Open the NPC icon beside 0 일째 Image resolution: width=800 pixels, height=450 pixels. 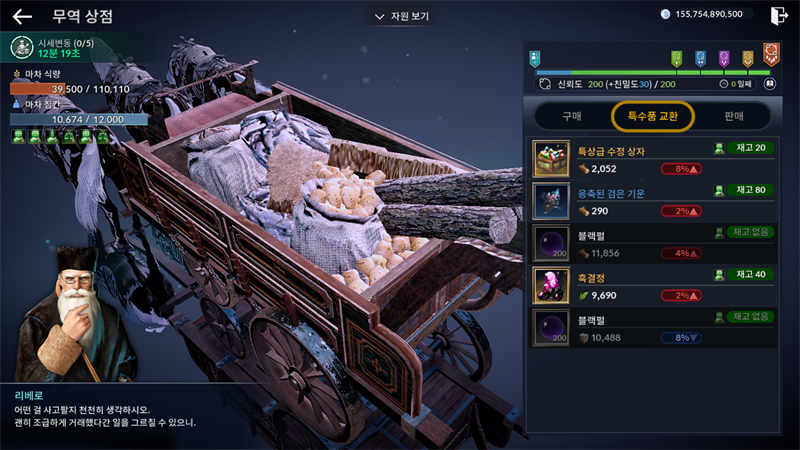(770, 85)
